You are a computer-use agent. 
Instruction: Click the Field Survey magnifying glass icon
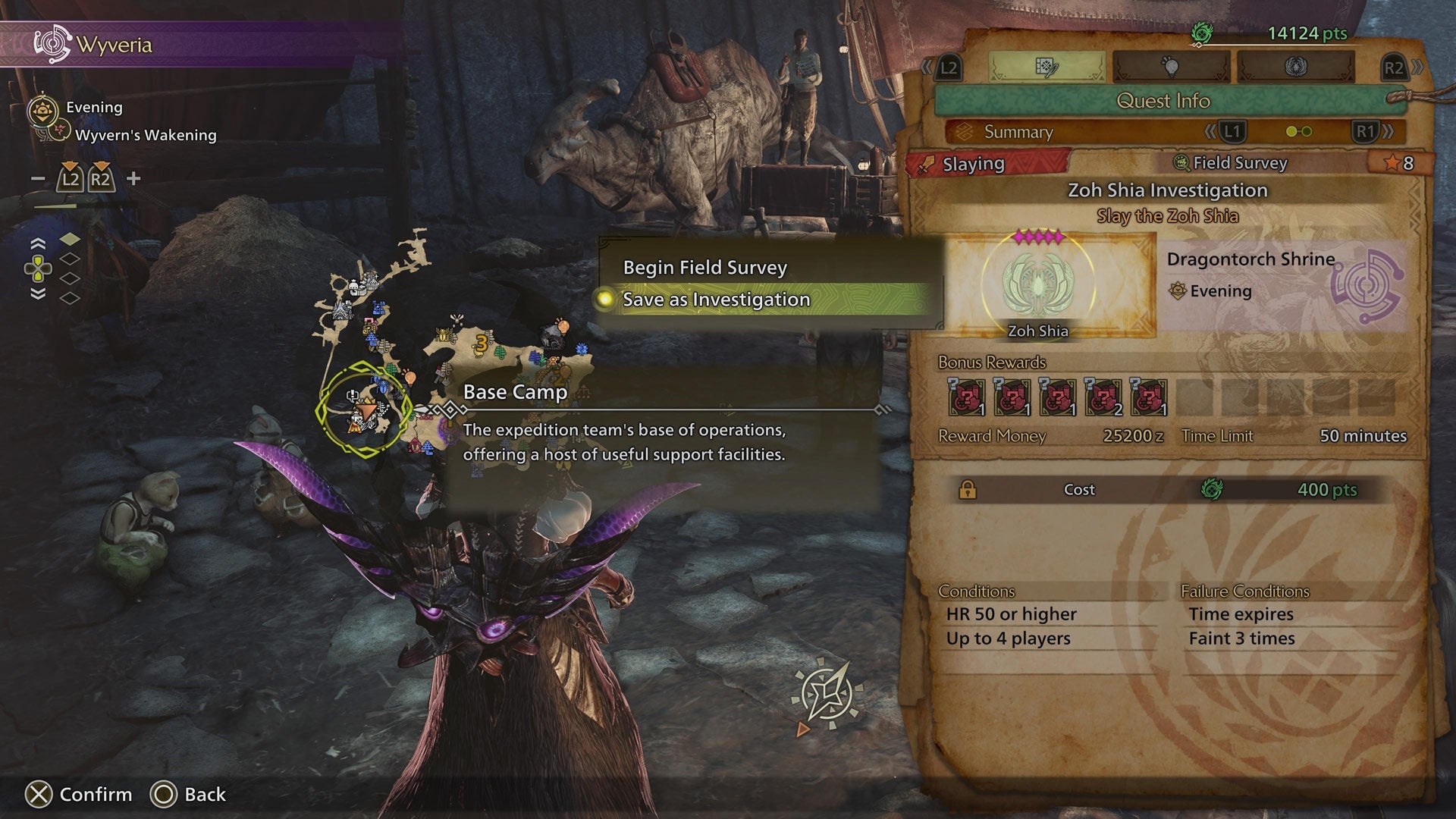[1181, 162]
